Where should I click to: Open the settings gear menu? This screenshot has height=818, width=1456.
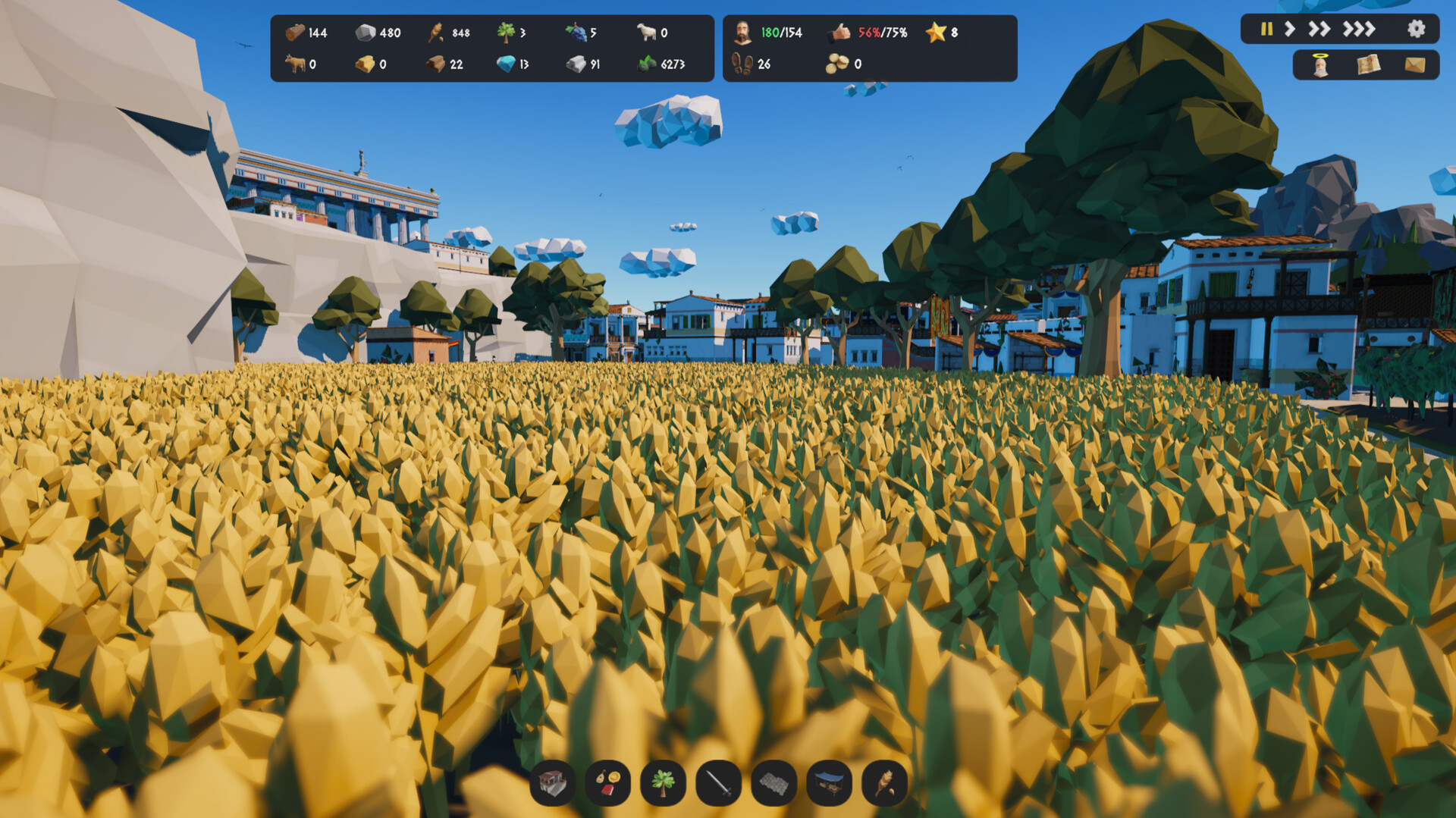pos(1417,30)
